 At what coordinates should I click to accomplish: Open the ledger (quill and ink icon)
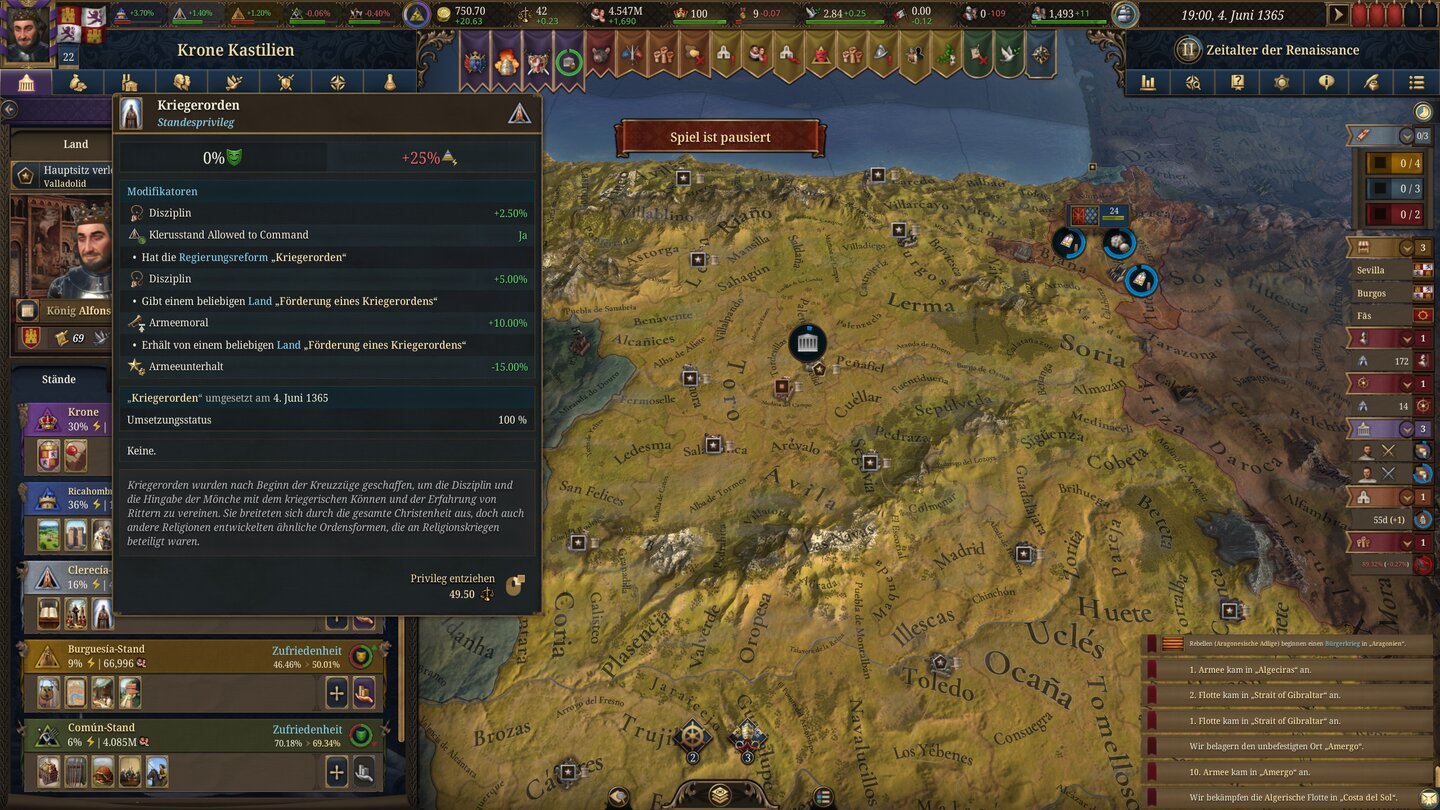[1373, 82]
